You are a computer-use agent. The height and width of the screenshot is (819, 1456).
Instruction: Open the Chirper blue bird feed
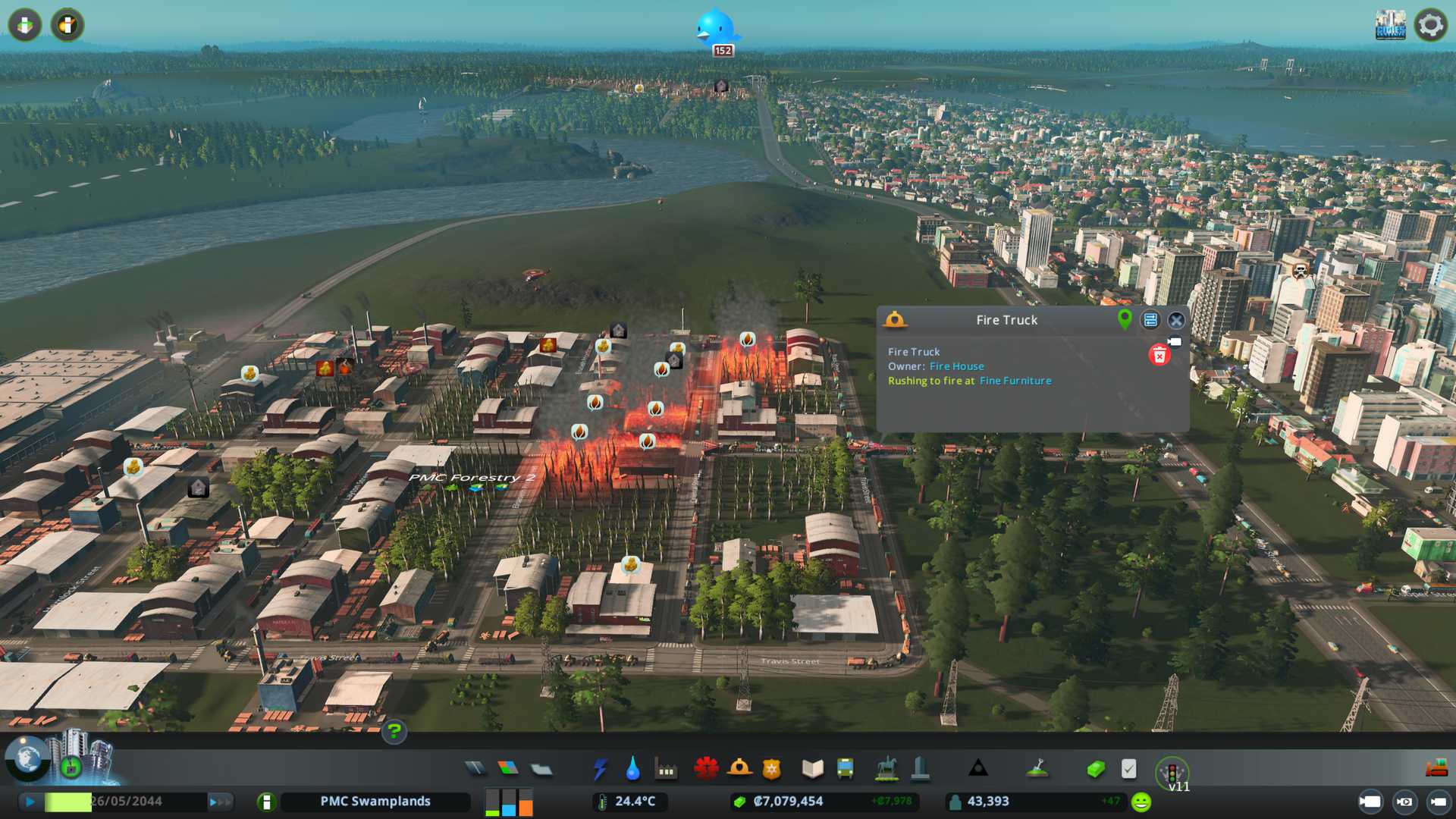click(715, 29)
